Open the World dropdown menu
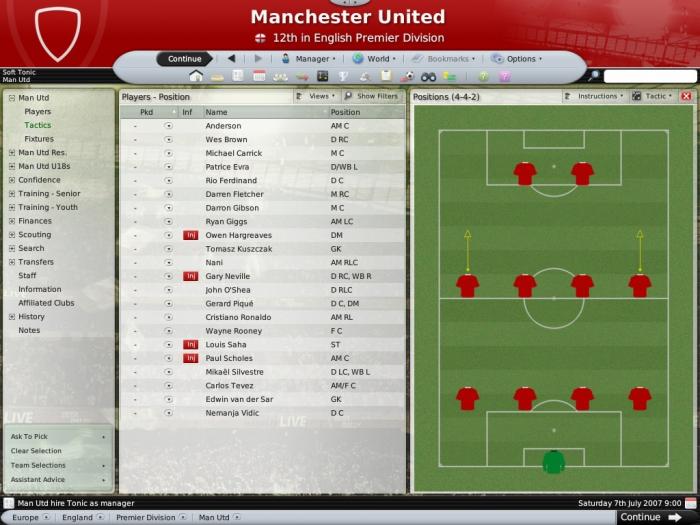The height and width of the screenshot is (525, 700). (377, 59)
